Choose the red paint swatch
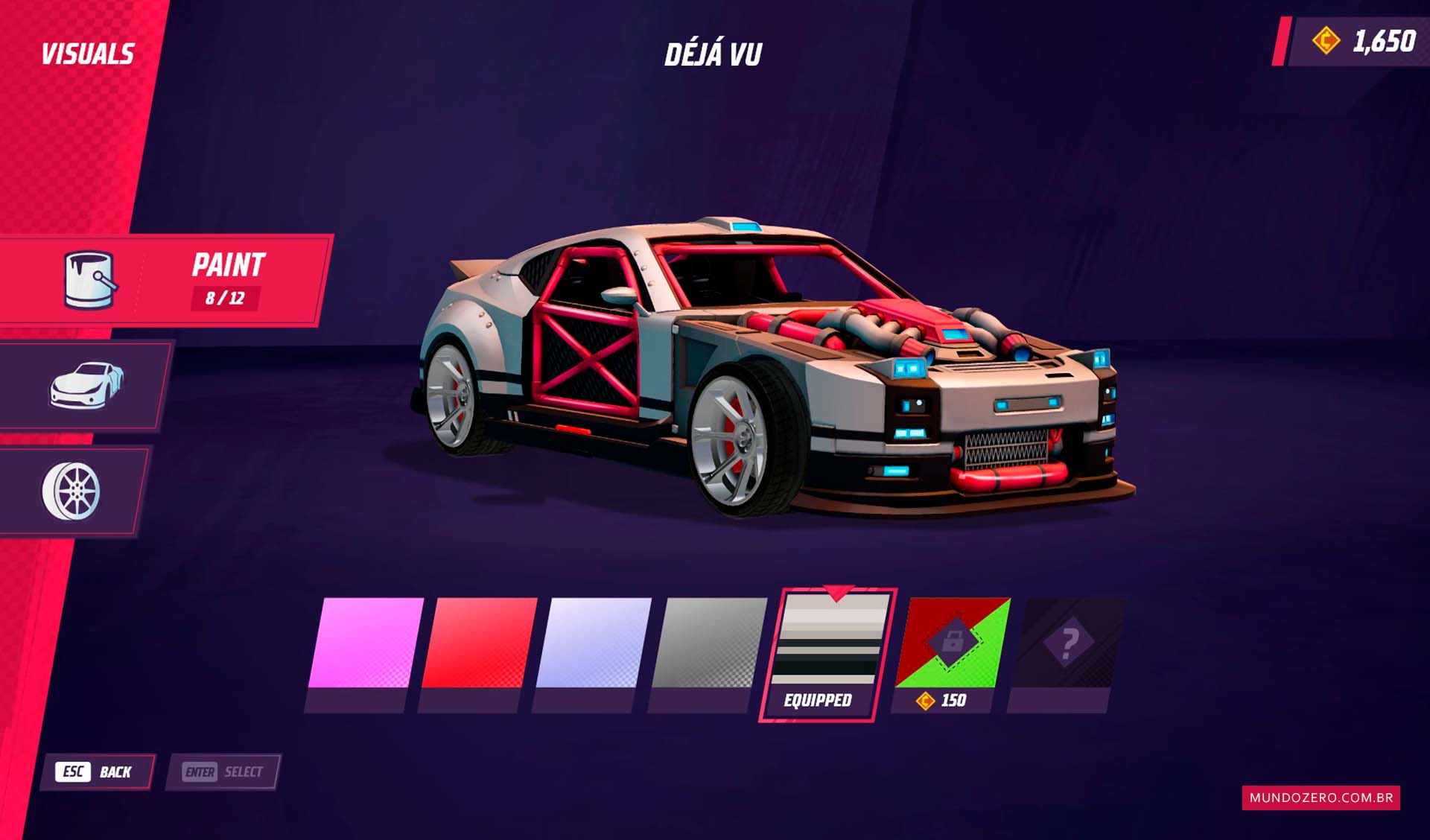The height and width of the screenshot is (840, 1430). 479,643
